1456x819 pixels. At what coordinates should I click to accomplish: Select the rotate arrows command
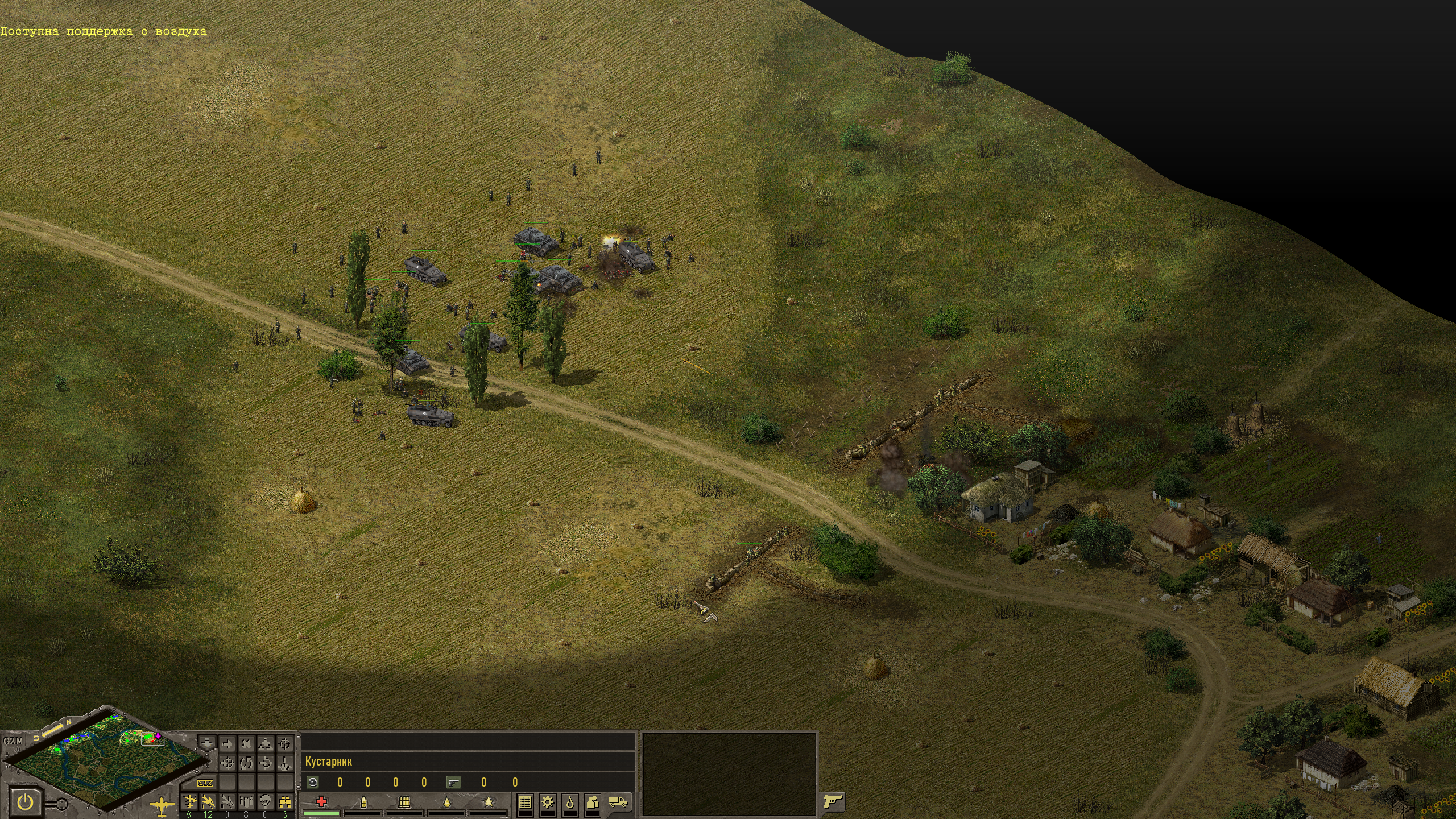(246, 763)
